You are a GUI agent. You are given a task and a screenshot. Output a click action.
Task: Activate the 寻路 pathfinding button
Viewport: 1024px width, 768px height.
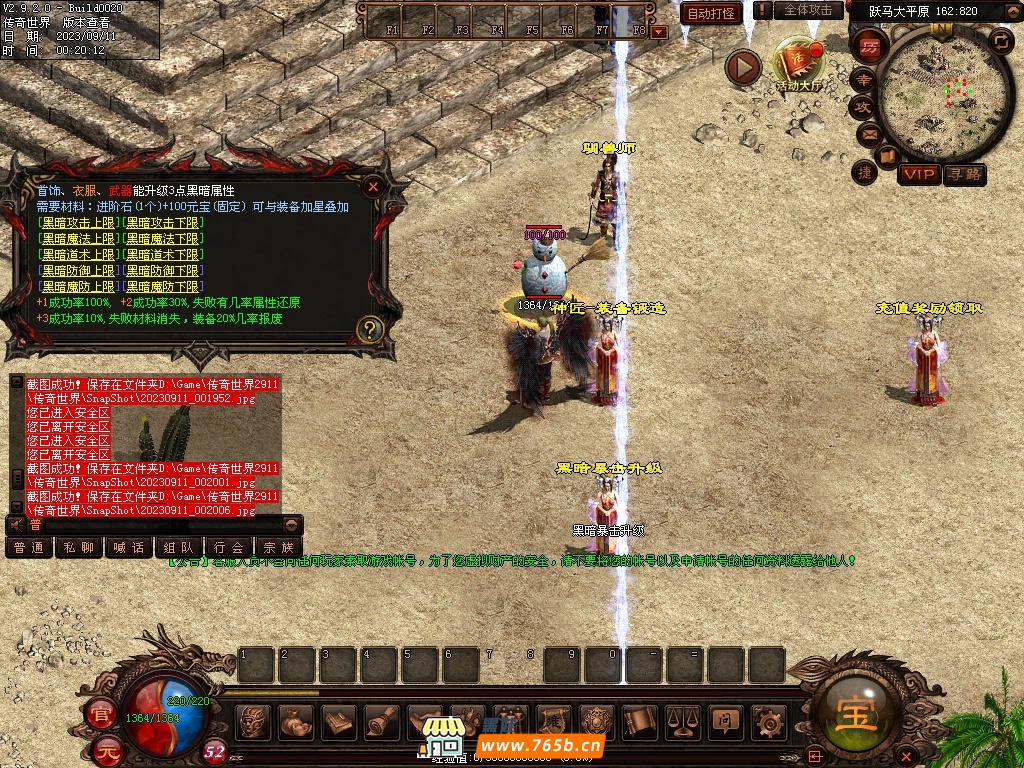point(964,174)
